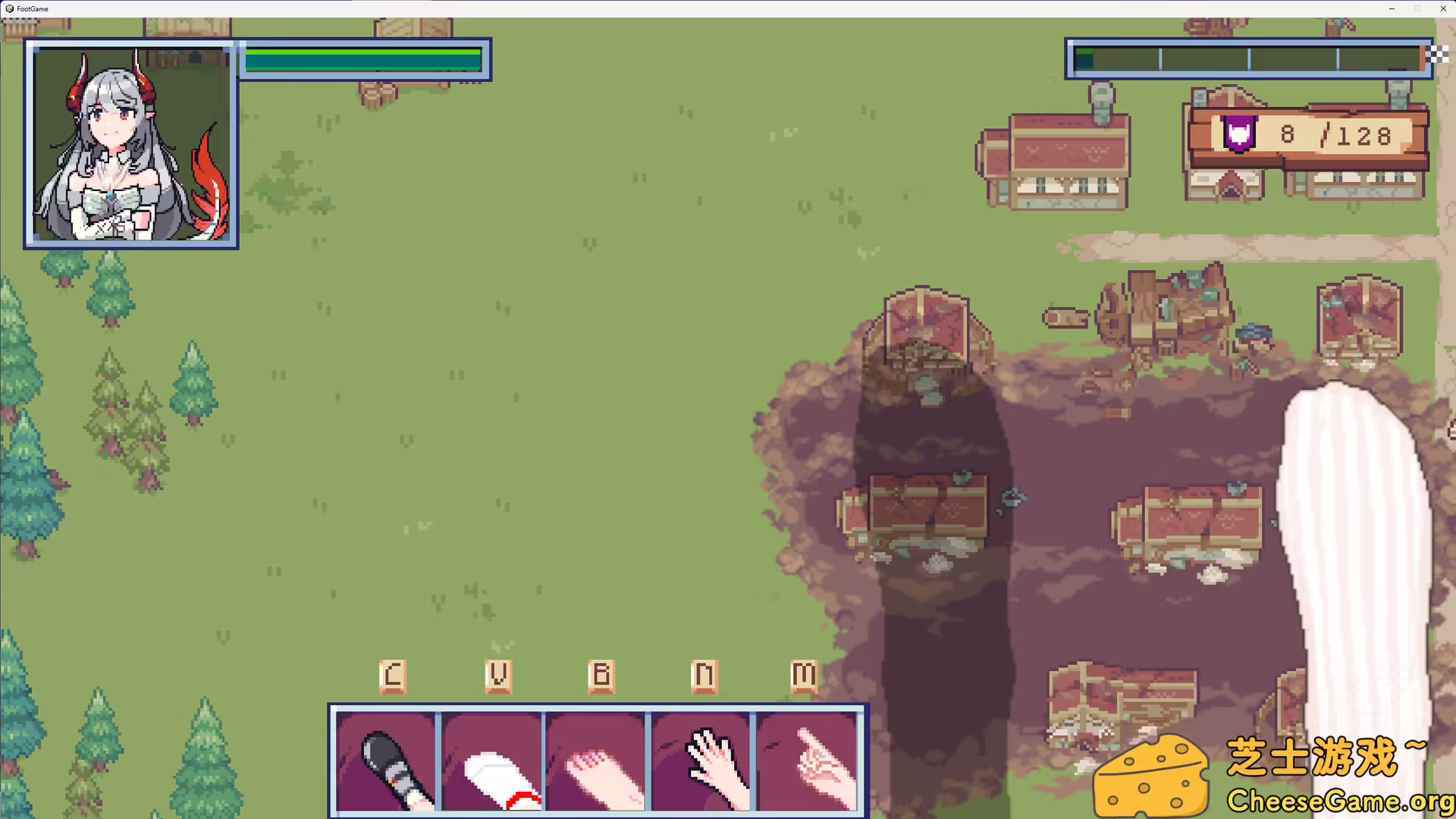Click the green health bar beside the portrait
The height and width of the screenshot is (819, 1456).
point(362,59)
